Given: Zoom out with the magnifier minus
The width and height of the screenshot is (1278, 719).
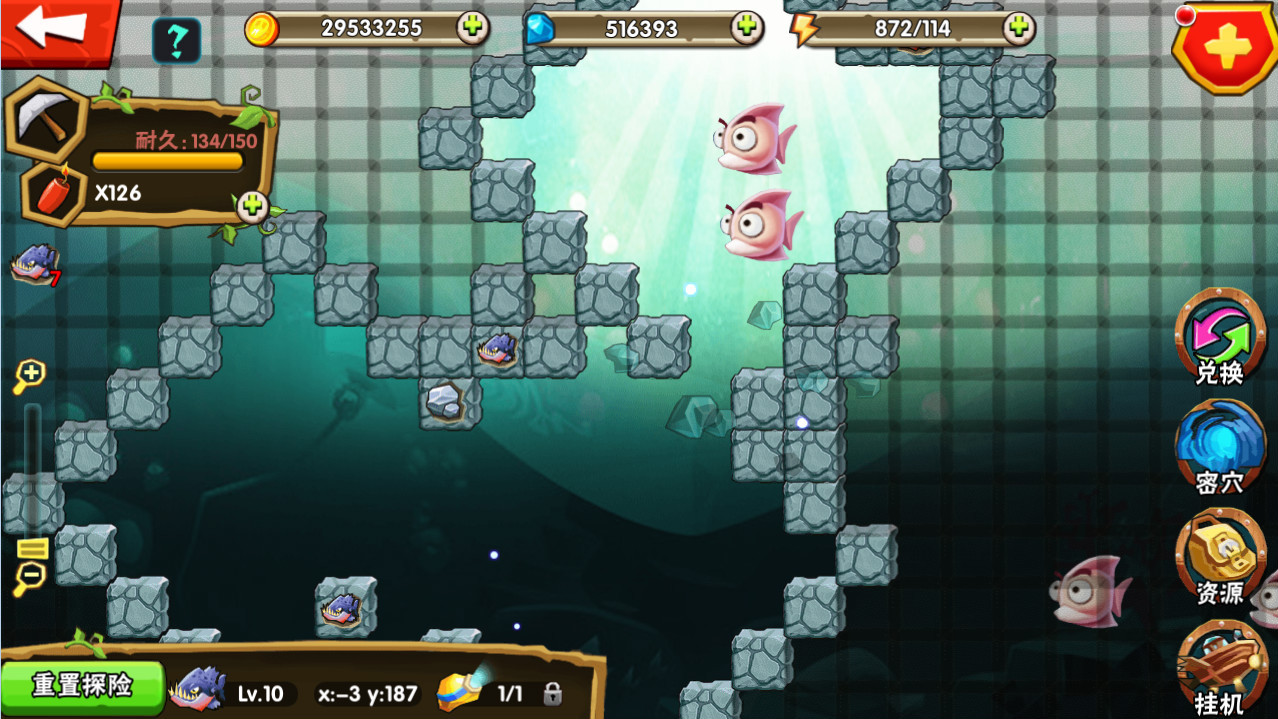Looking at the screenshot, I should [29, 577].
